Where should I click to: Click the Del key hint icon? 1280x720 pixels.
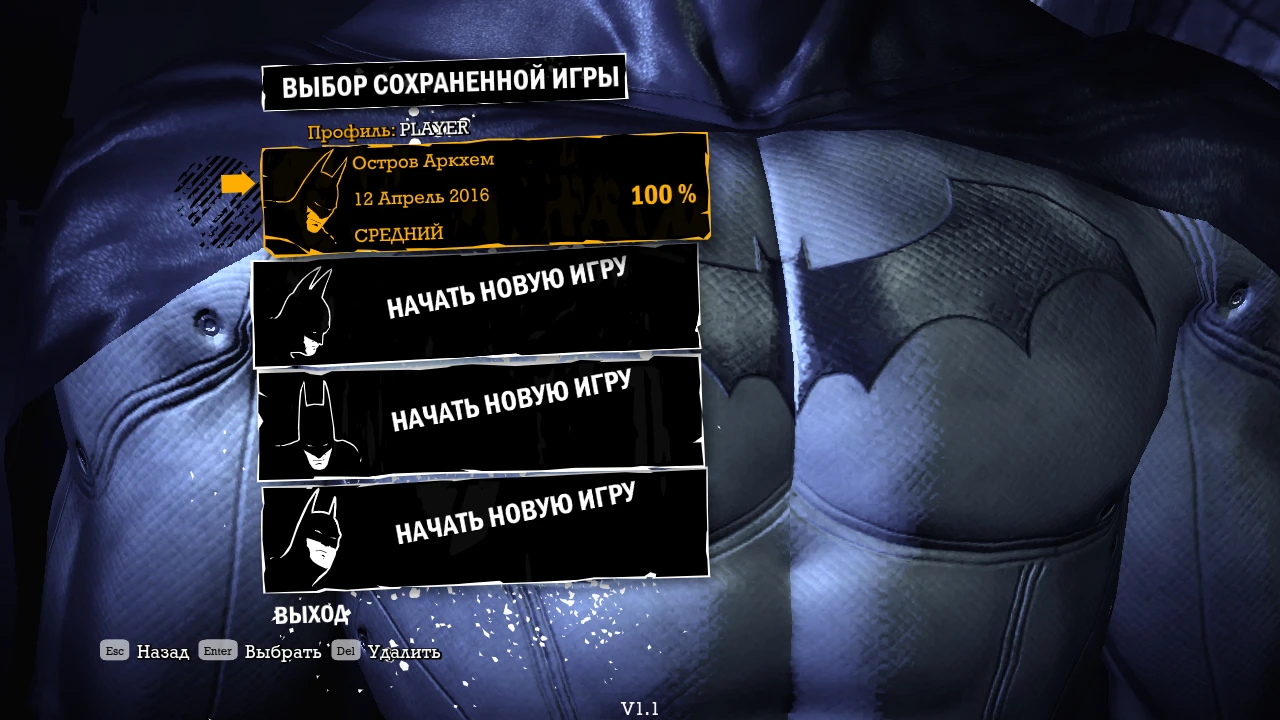coord(345,650)
